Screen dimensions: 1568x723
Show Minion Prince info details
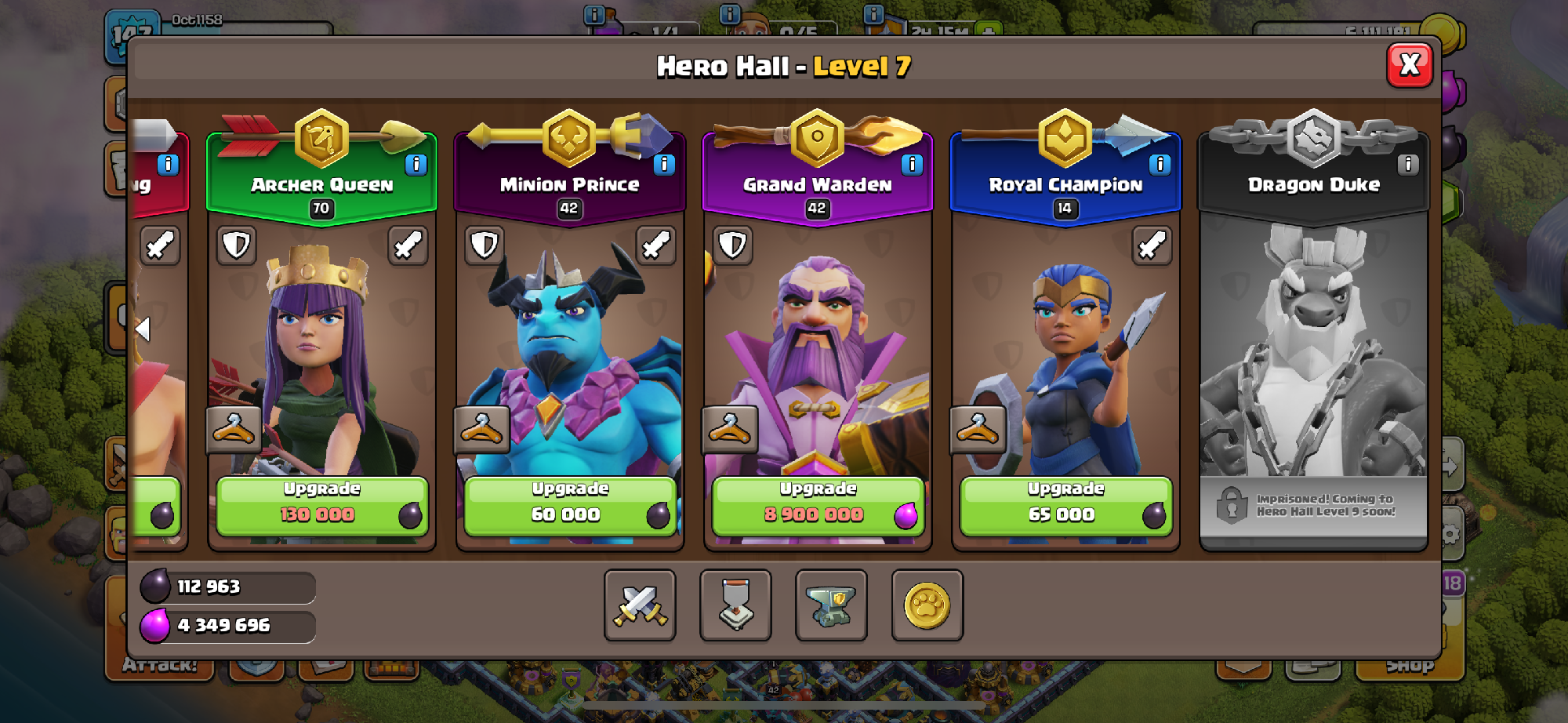pos(663,165)
